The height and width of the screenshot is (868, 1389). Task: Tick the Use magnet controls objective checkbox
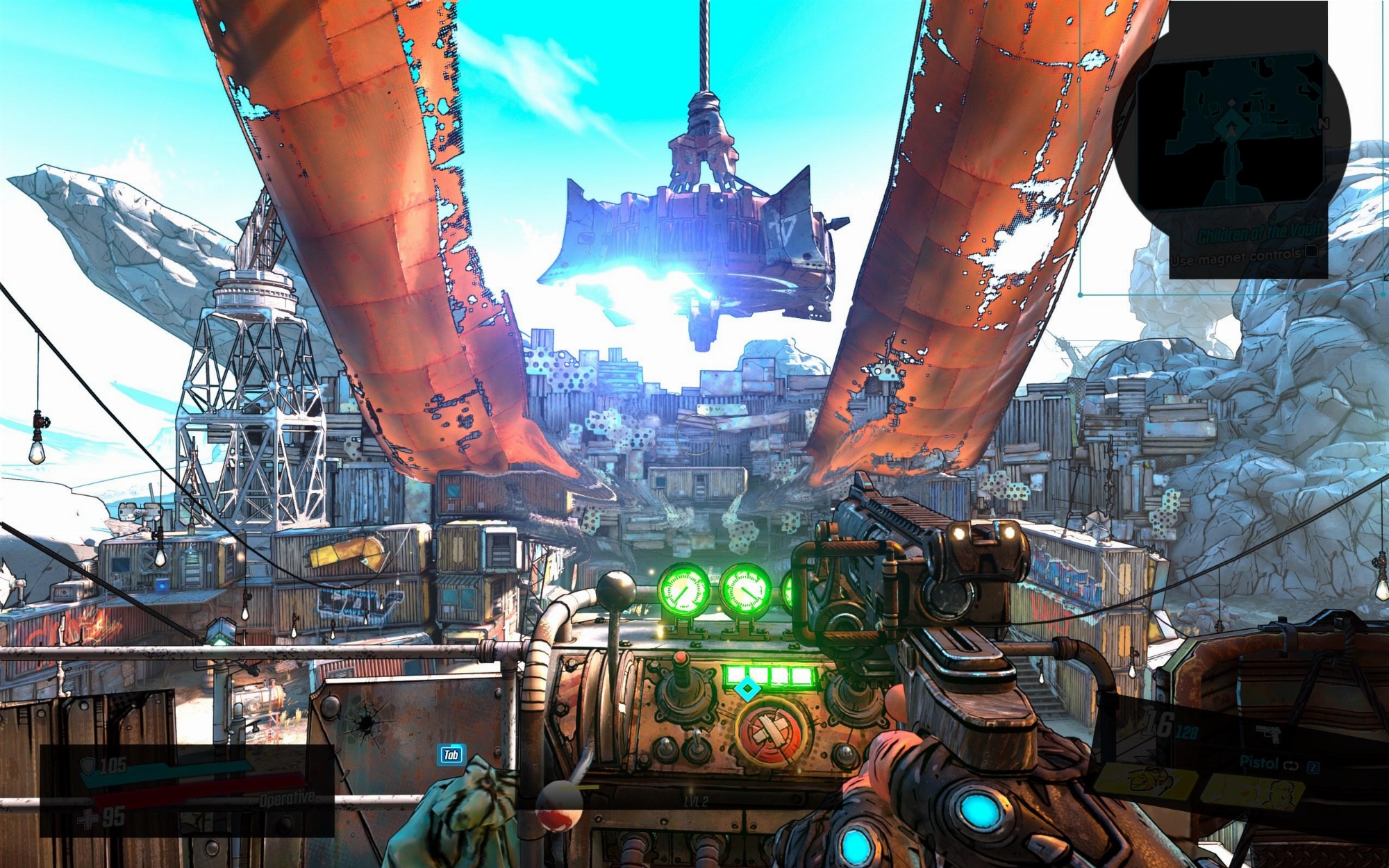[x=1311, y=251]
